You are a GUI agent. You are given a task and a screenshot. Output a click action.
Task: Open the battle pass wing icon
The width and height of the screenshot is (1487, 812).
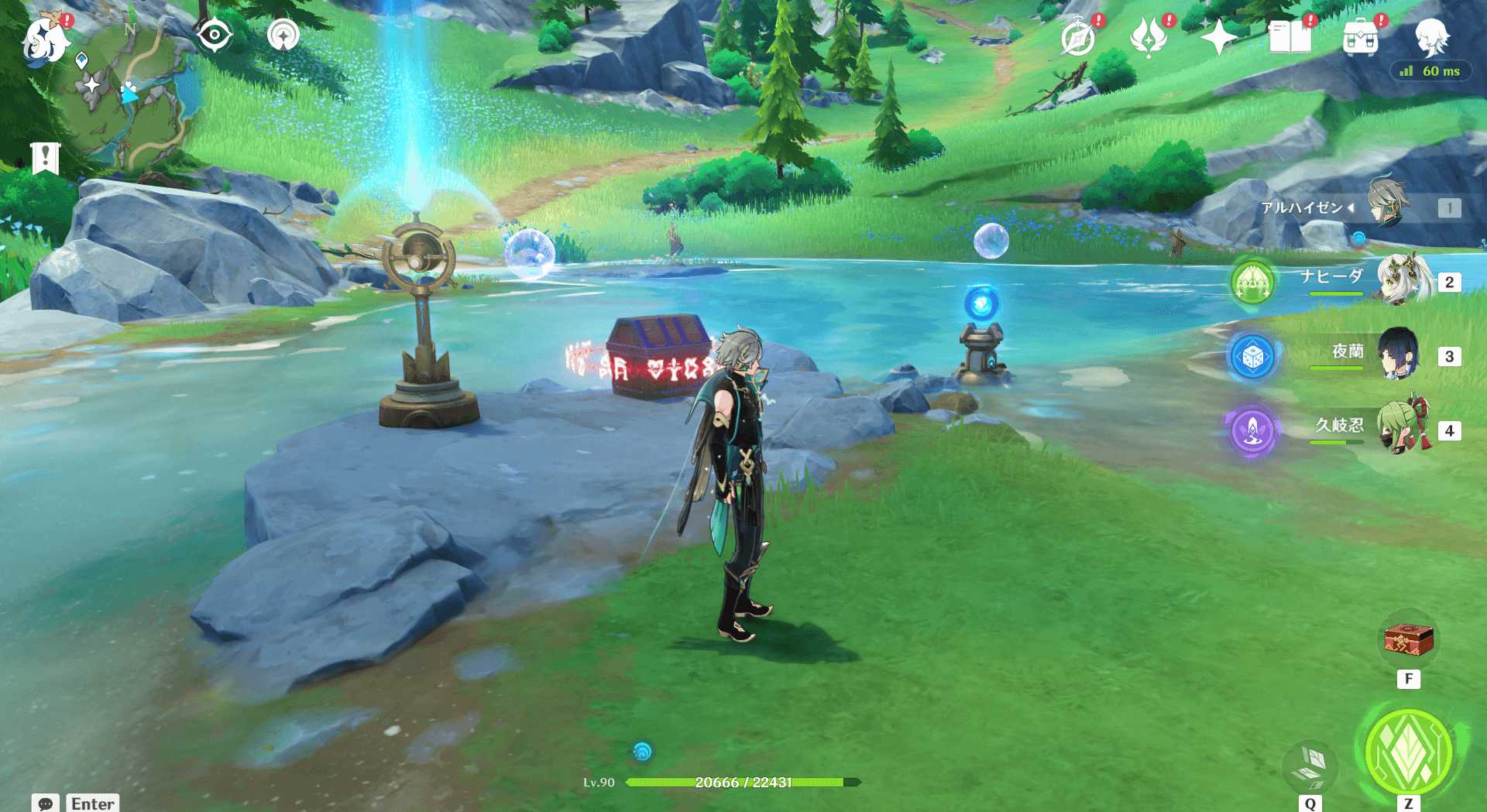coord(1149,38)
